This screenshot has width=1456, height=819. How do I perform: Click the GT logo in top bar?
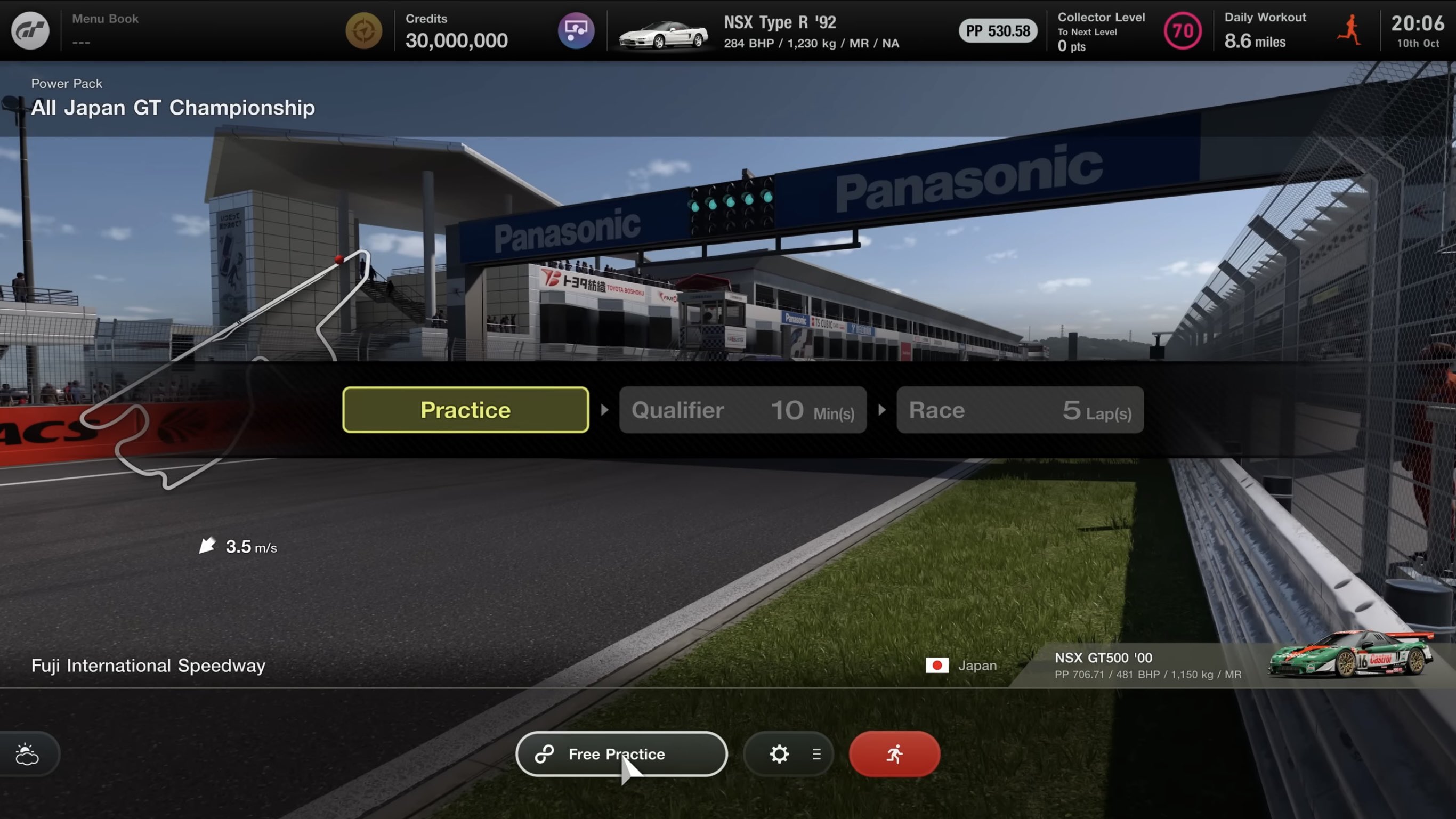[30, 30]
